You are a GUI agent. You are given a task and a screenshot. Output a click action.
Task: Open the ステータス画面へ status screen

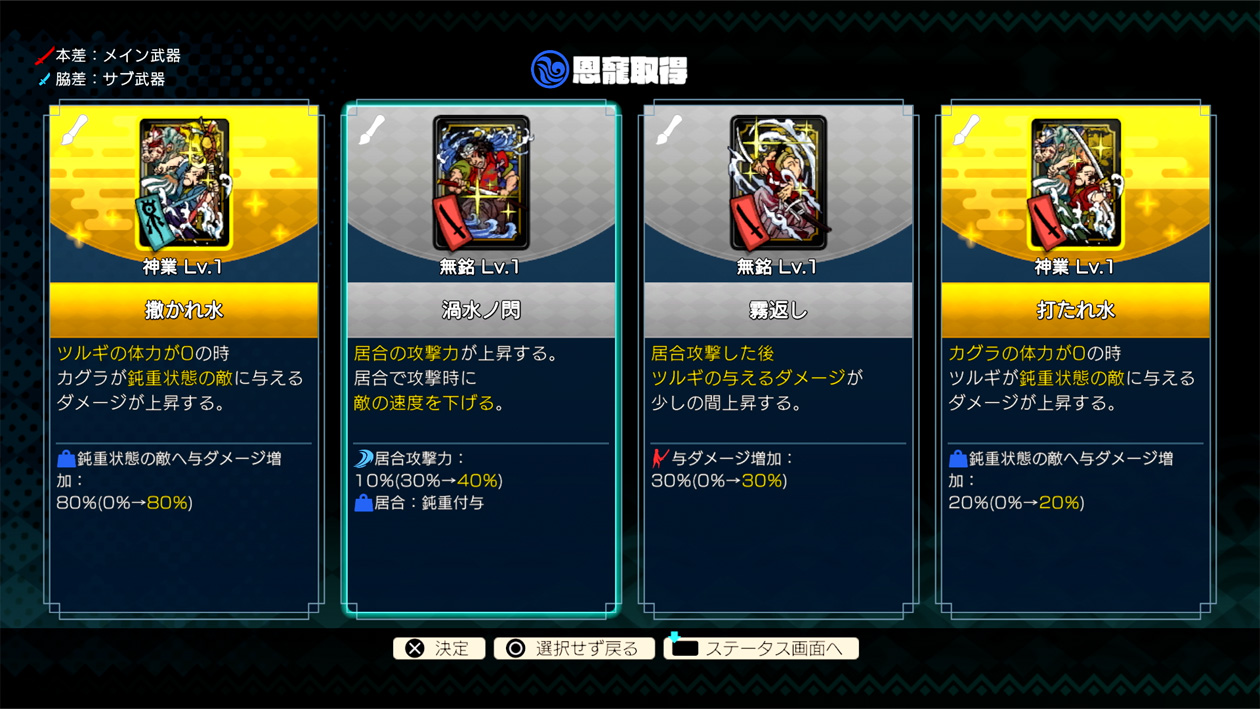click(x=761, y=649)
